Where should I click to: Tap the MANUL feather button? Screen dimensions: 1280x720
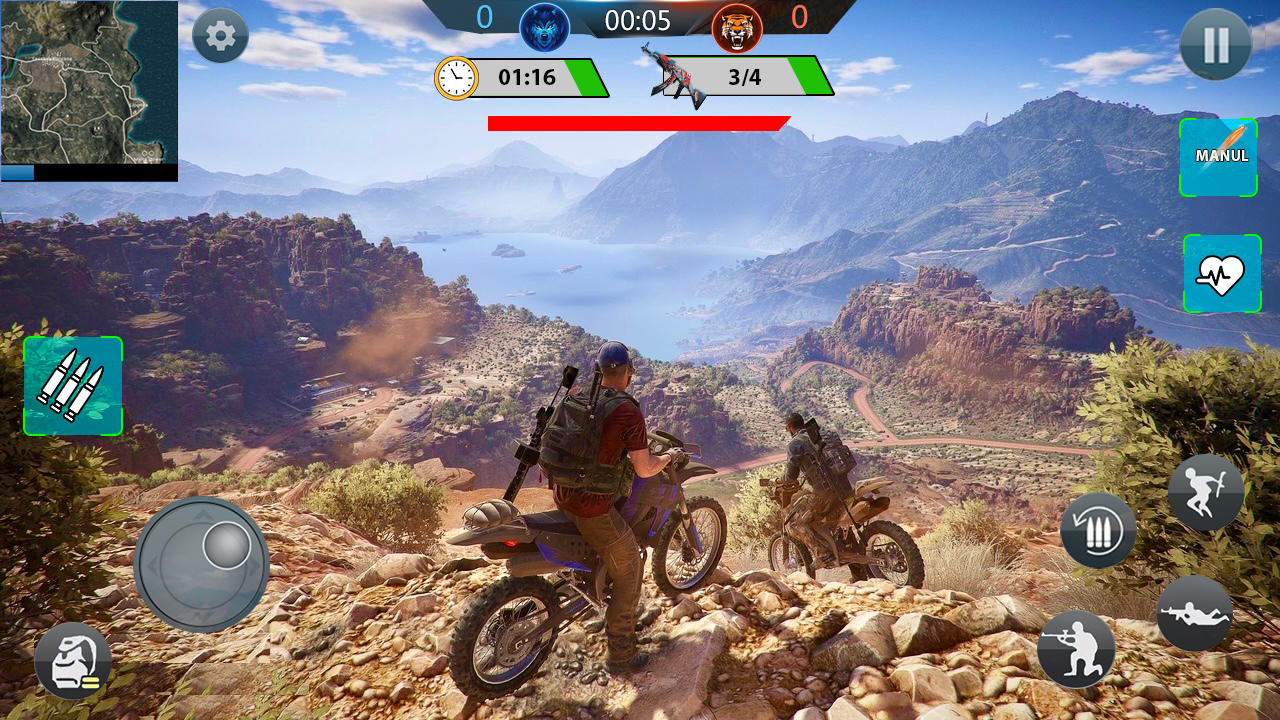tap(1221, 158)
